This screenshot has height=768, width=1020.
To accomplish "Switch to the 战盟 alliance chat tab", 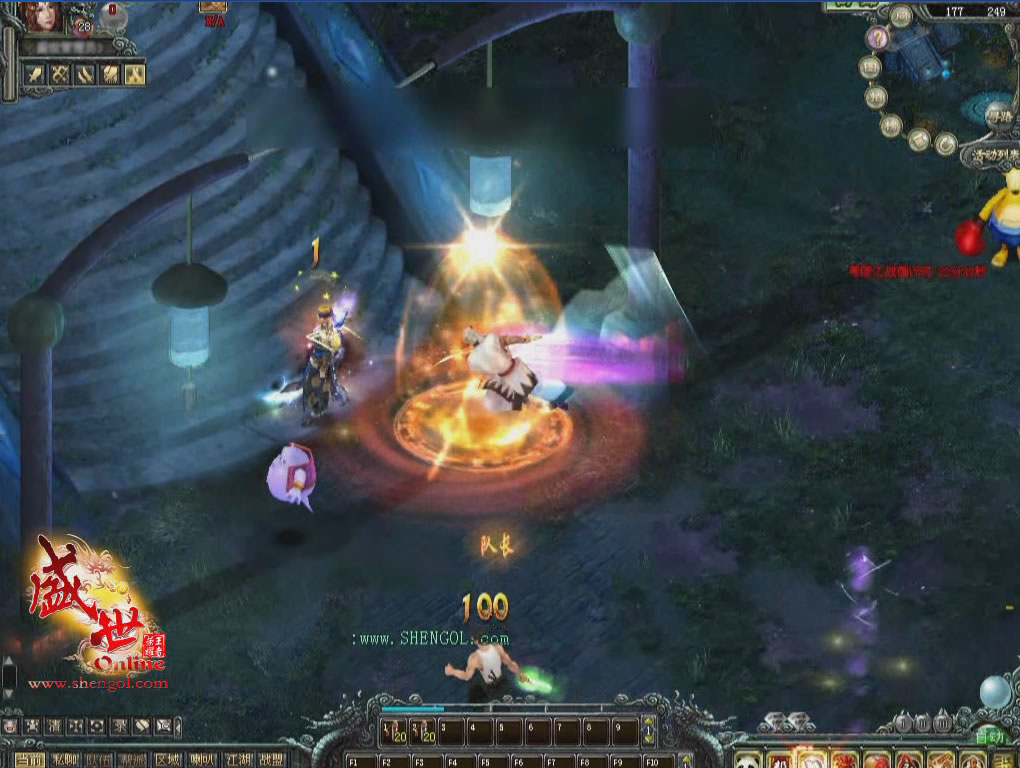I will [270, 759].
